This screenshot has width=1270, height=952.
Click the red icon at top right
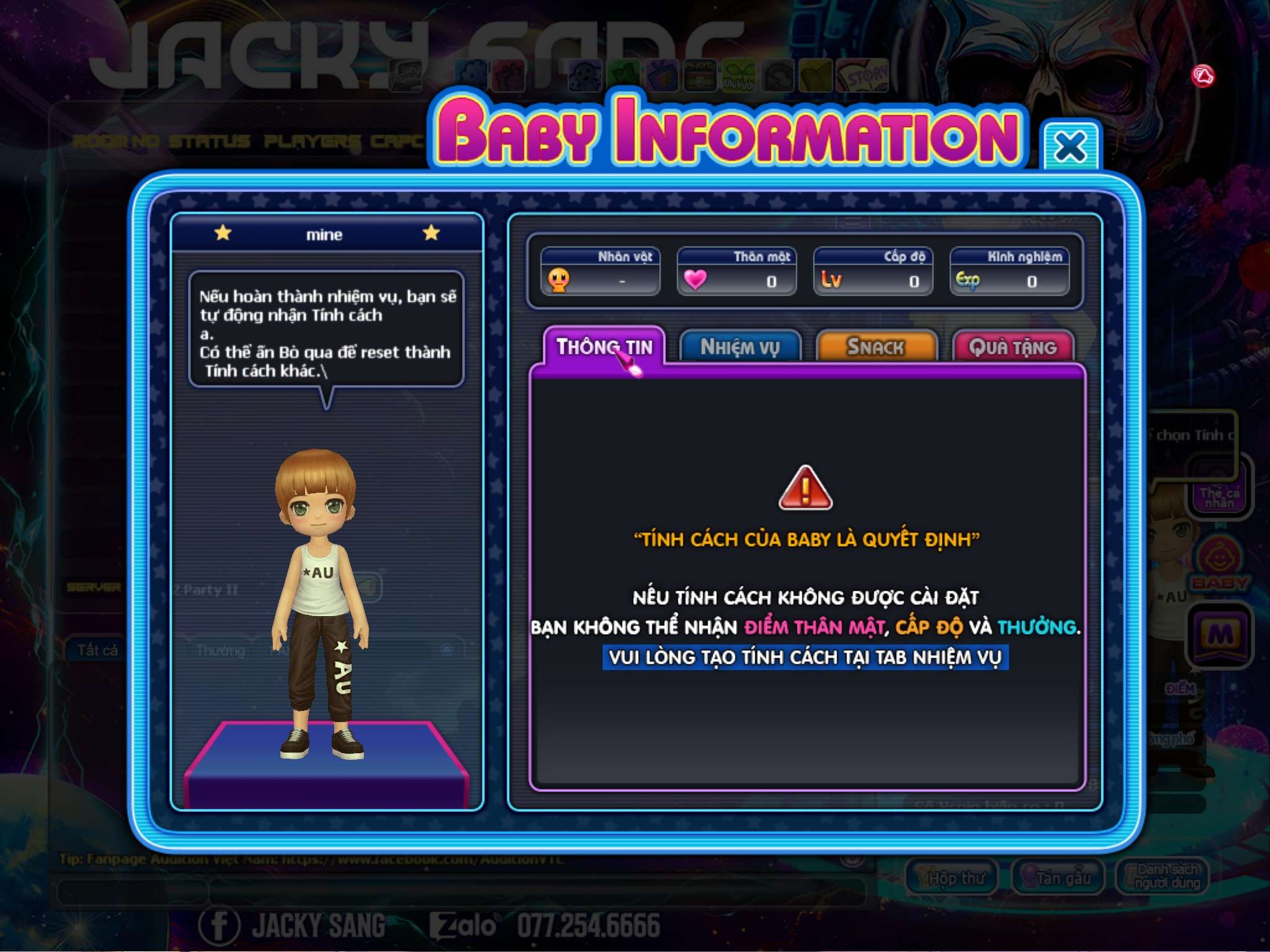pos(1203,76)
